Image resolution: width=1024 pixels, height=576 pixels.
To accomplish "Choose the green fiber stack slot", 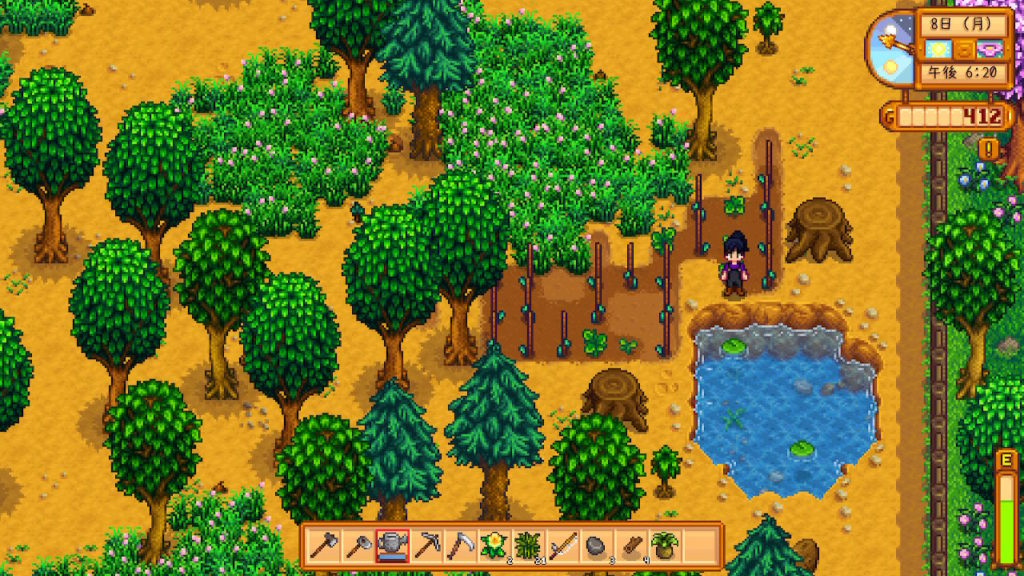I will (x=528, y=546).
